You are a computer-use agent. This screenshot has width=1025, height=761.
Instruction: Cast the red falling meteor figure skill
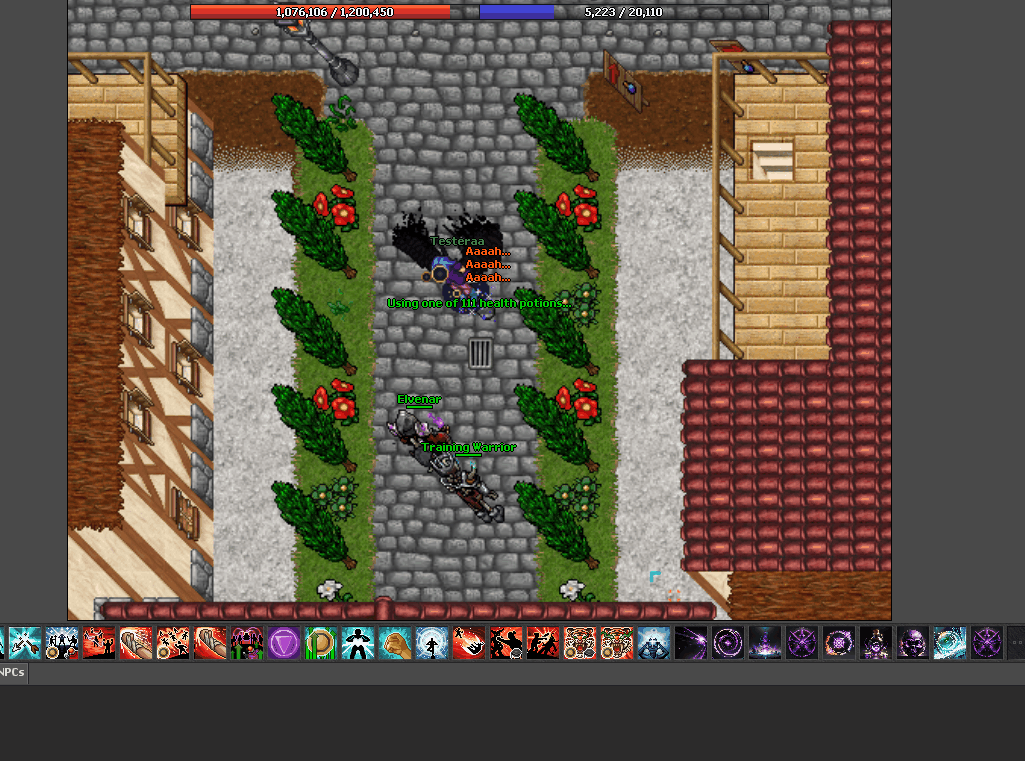[x=469, y=643]
